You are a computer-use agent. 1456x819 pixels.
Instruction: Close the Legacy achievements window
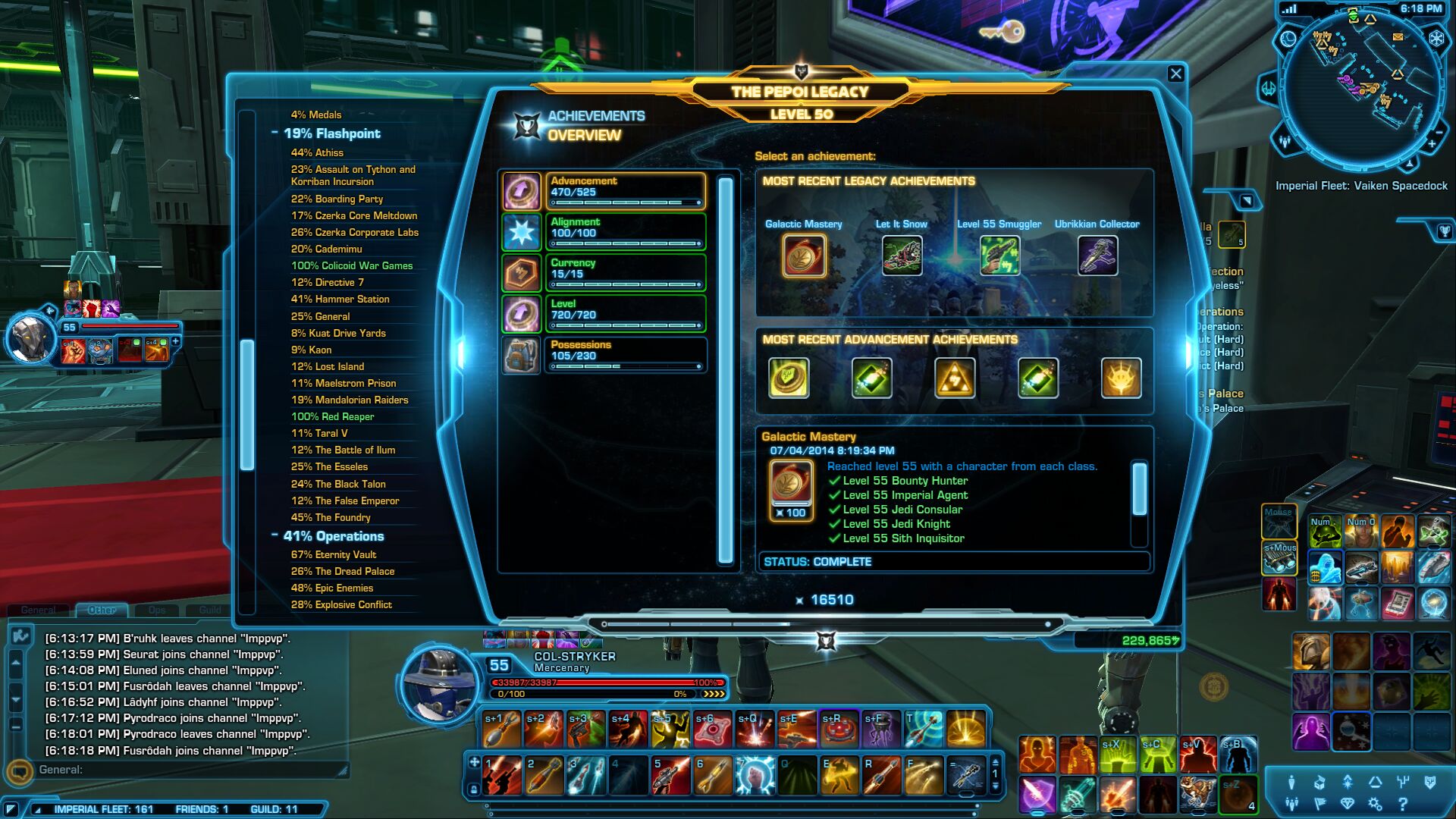(1175, 74)
